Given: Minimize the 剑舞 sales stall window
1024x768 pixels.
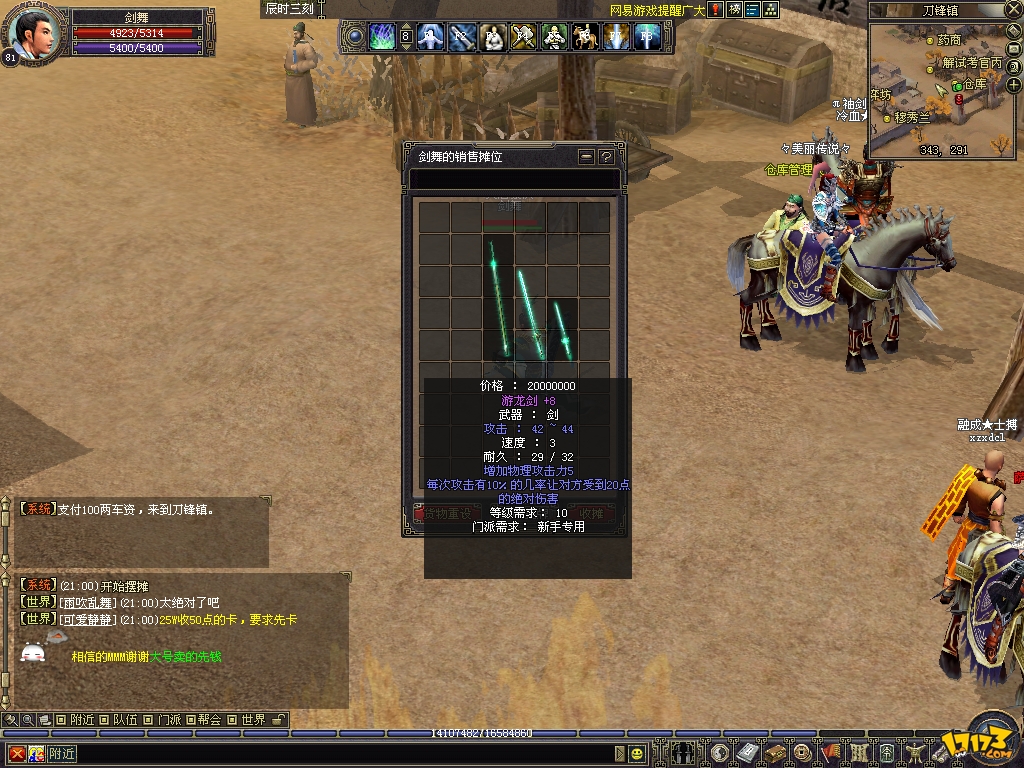Looking at the screenshot, I should click(587, 157).
